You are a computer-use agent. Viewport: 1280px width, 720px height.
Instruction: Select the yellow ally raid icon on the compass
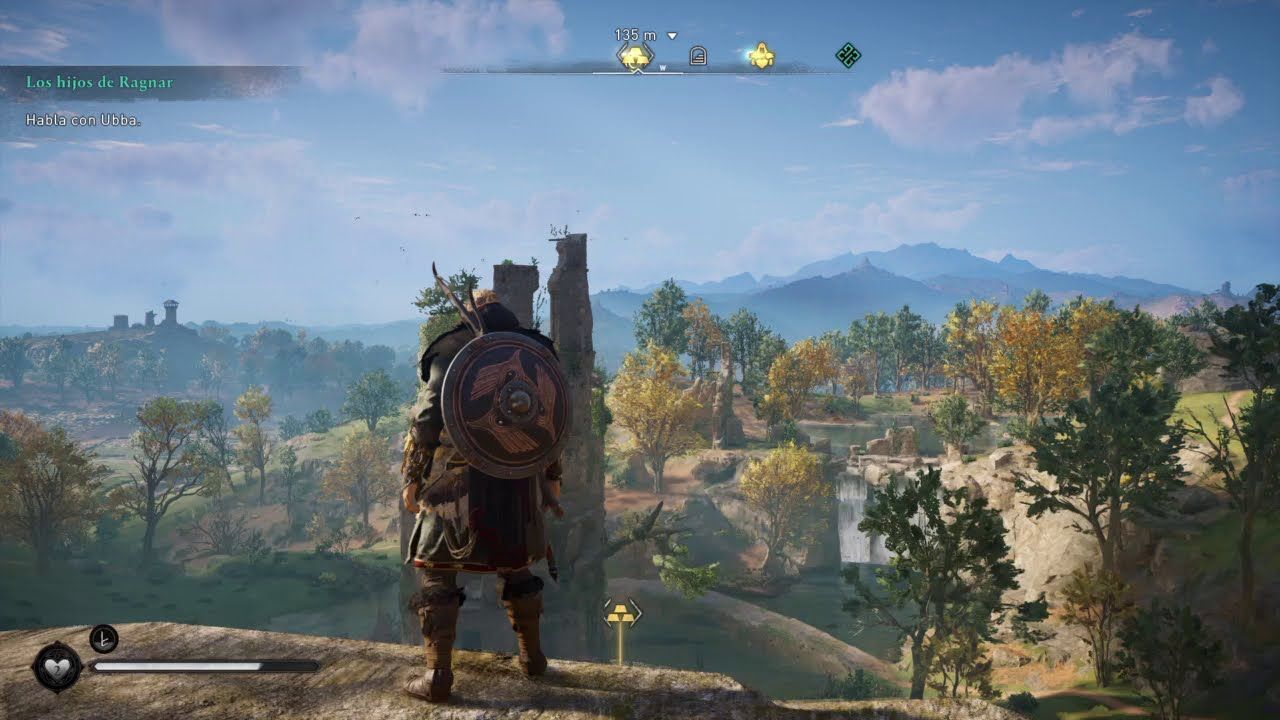point(761,55)
